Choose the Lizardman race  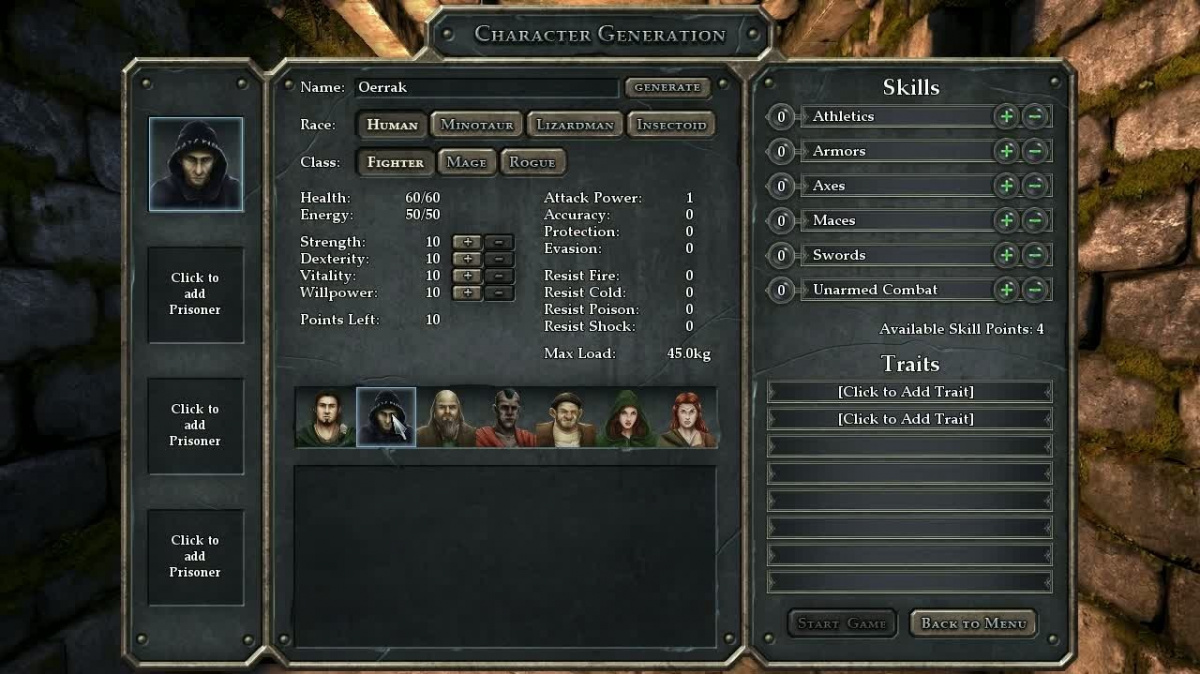pyautogui.click(x=573, y=125)
